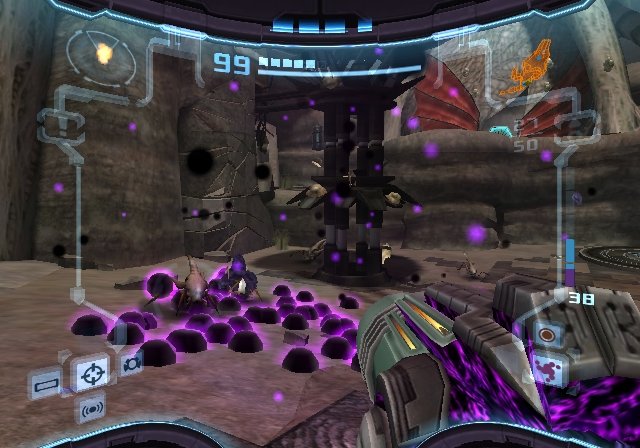
Task: Choose the Echo Visor sound-wave icon
Action: pyautogui.click(x=93, y=409)
